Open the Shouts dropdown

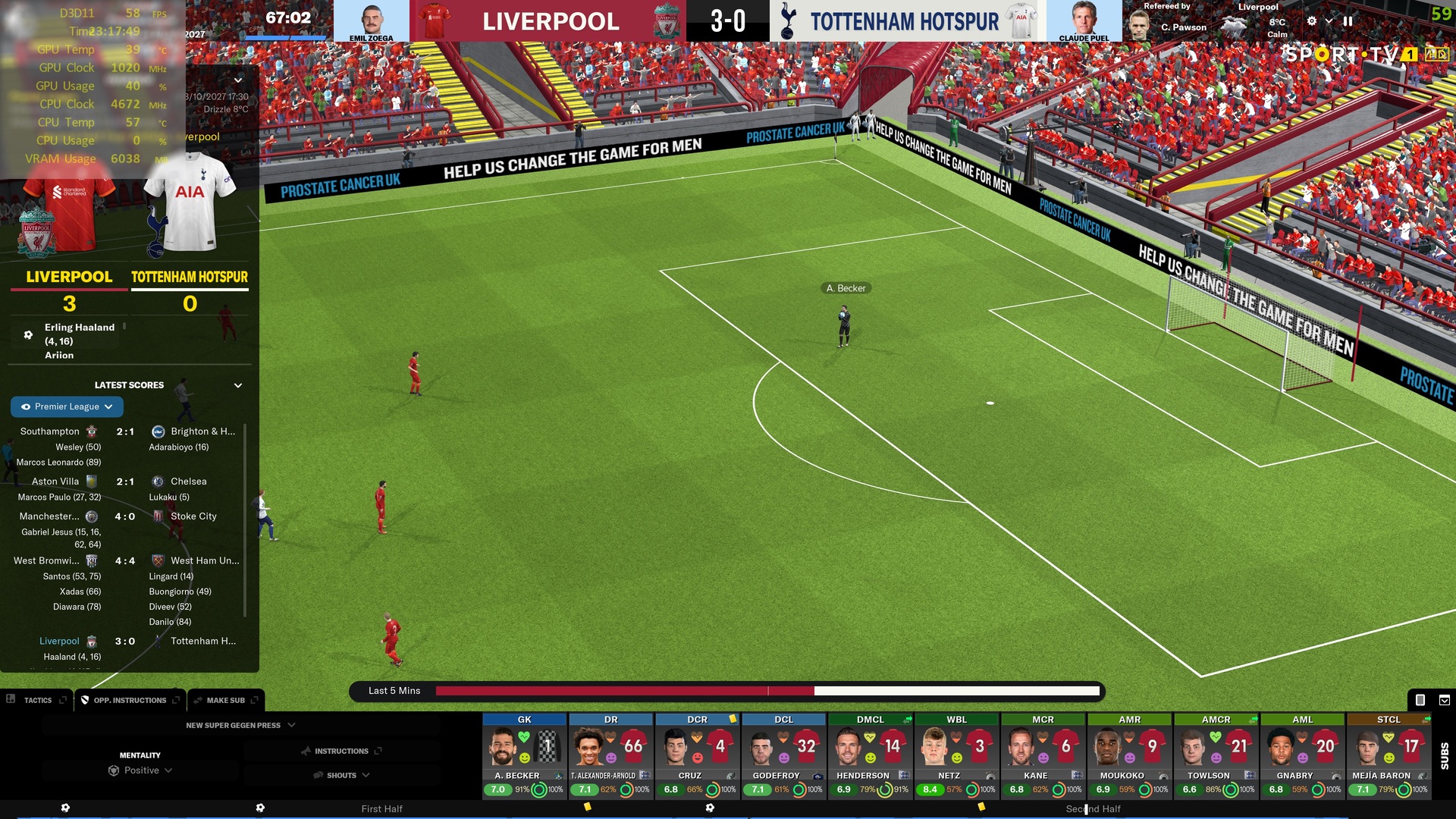point(341,775)
